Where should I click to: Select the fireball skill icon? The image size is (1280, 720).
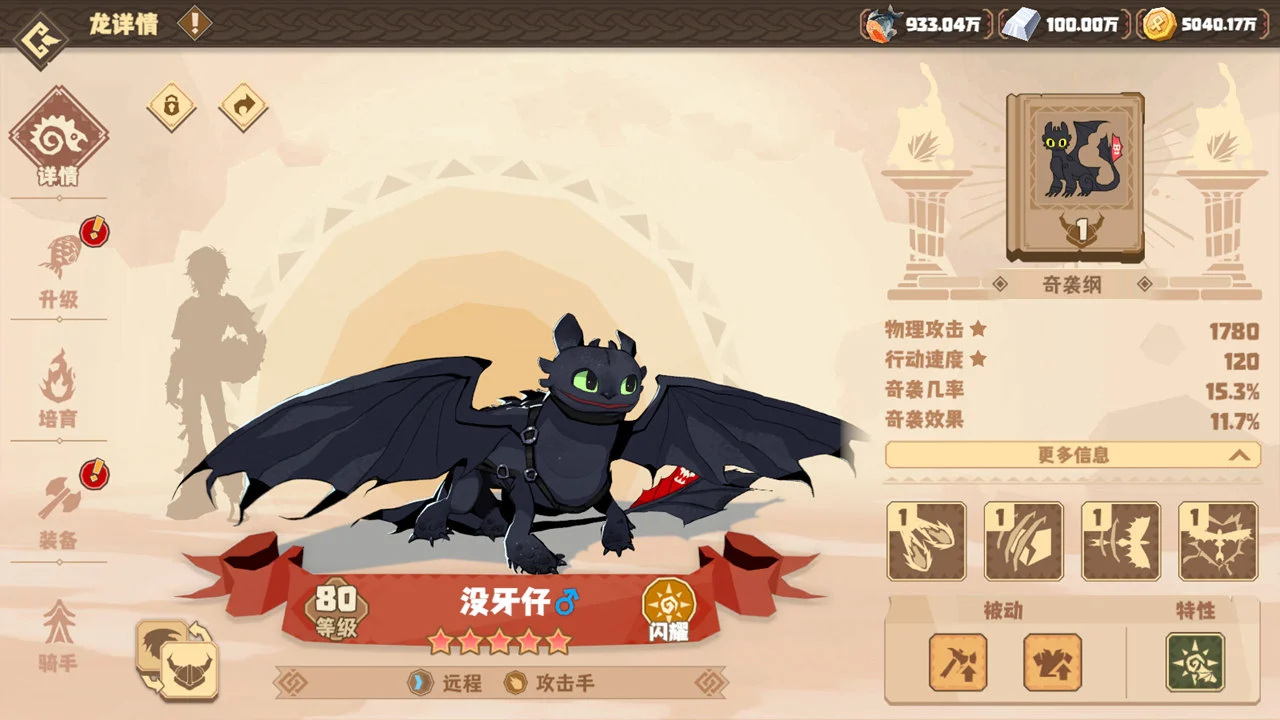927,541
